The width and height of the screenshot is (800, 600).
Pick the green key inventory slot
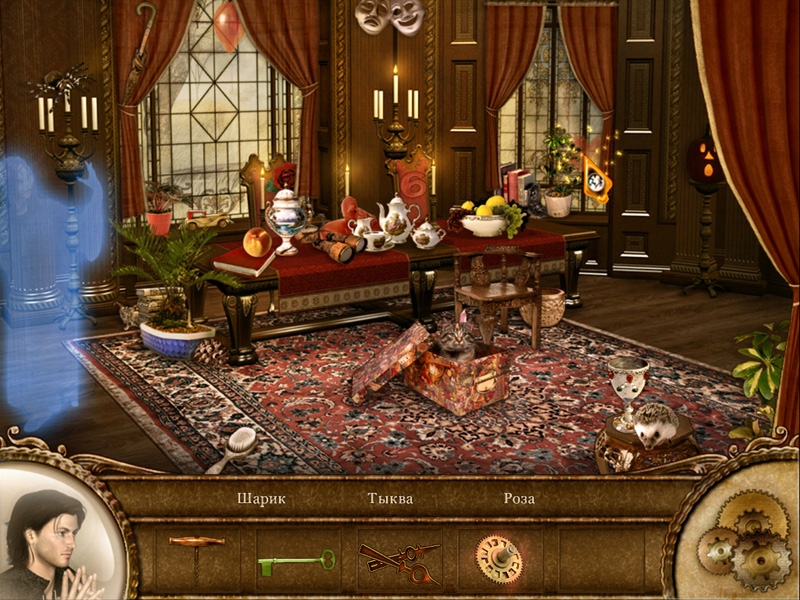point(296,564)
